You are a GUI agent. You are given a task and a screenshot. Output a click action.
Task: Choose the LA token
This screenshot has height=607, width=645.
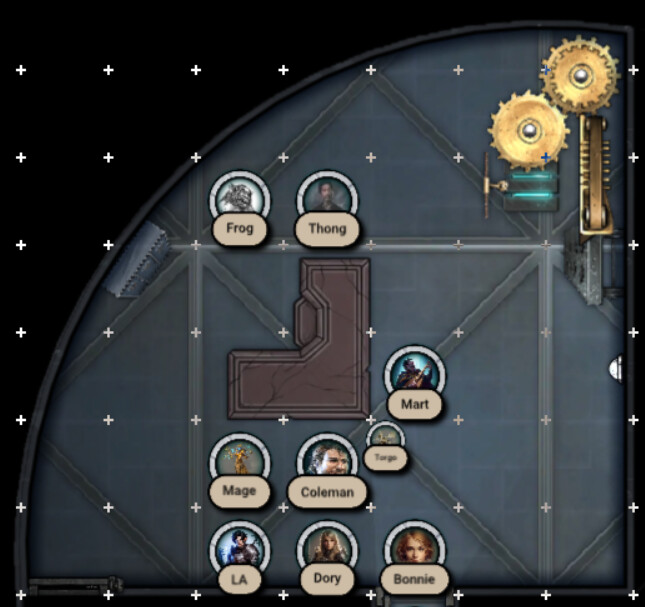point(240,550)
